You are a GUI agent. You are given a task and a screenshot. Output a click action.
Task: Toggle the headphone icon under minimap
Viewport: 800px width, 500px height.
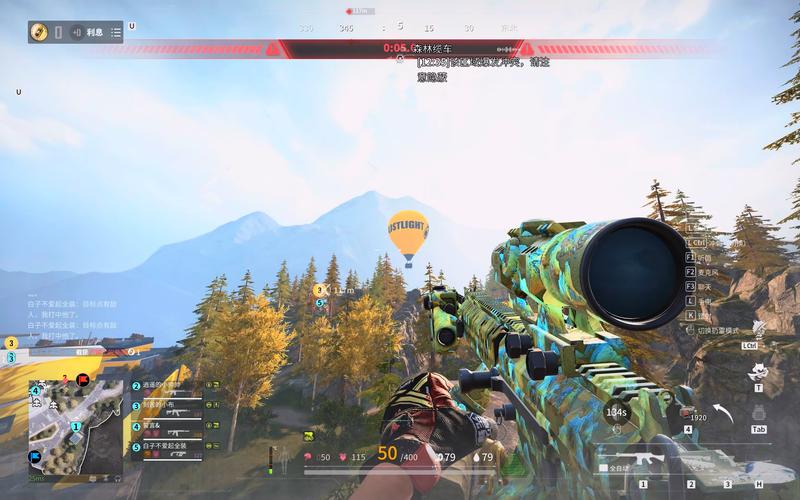(x=117, y=478)
